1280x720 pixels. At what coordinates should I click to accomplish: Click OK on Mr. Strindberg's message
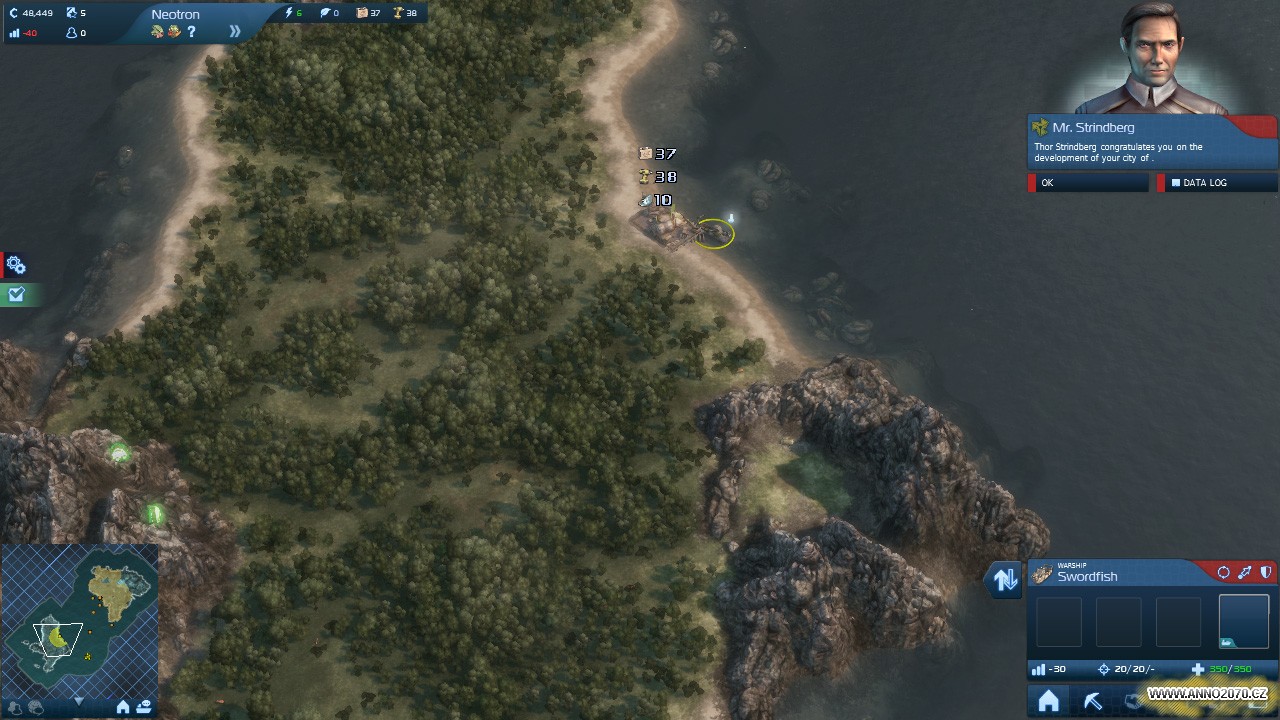[x=1088, y=183]
